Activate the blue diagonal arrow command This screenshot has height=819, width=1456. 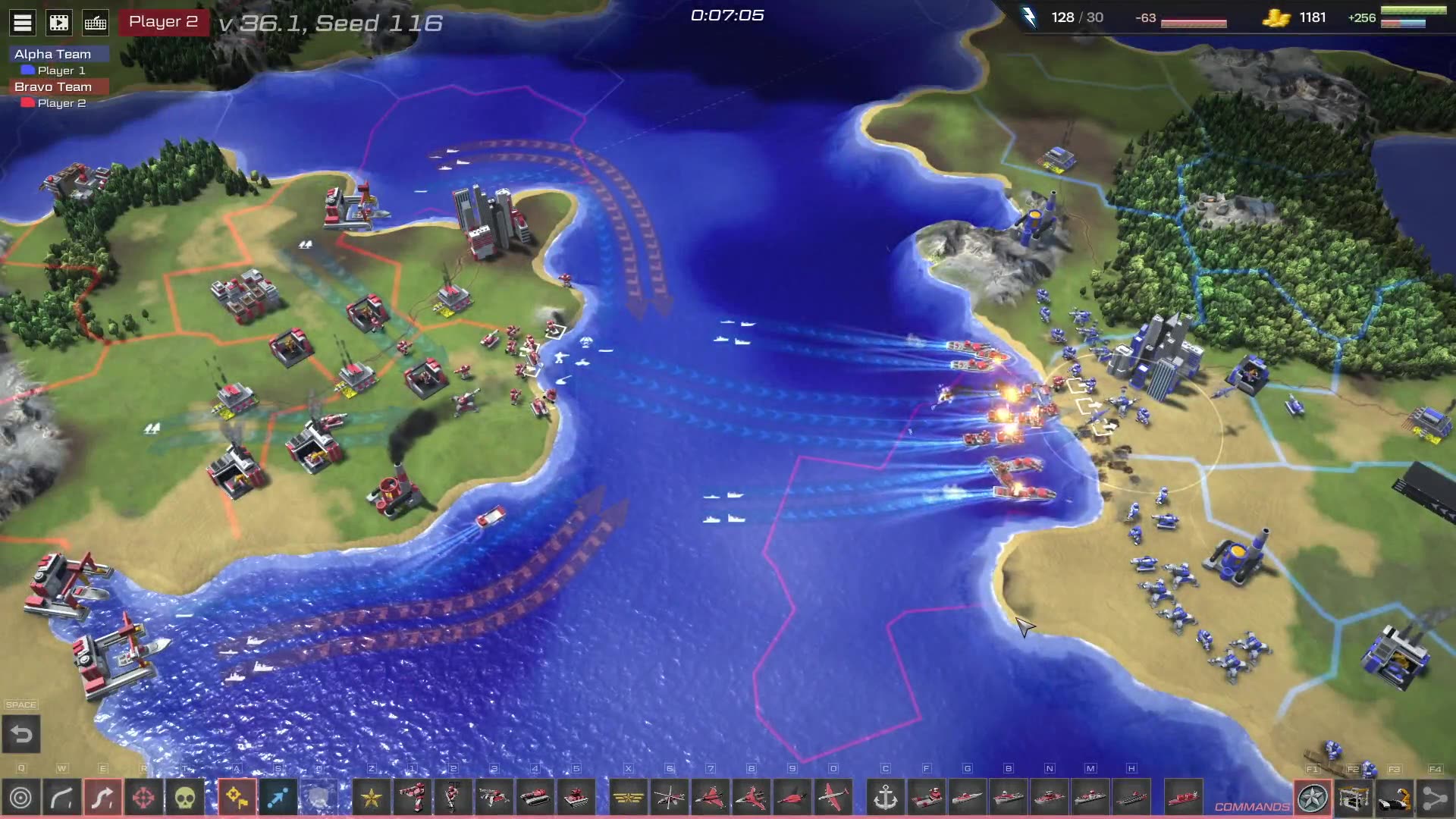tap(278, 798)
